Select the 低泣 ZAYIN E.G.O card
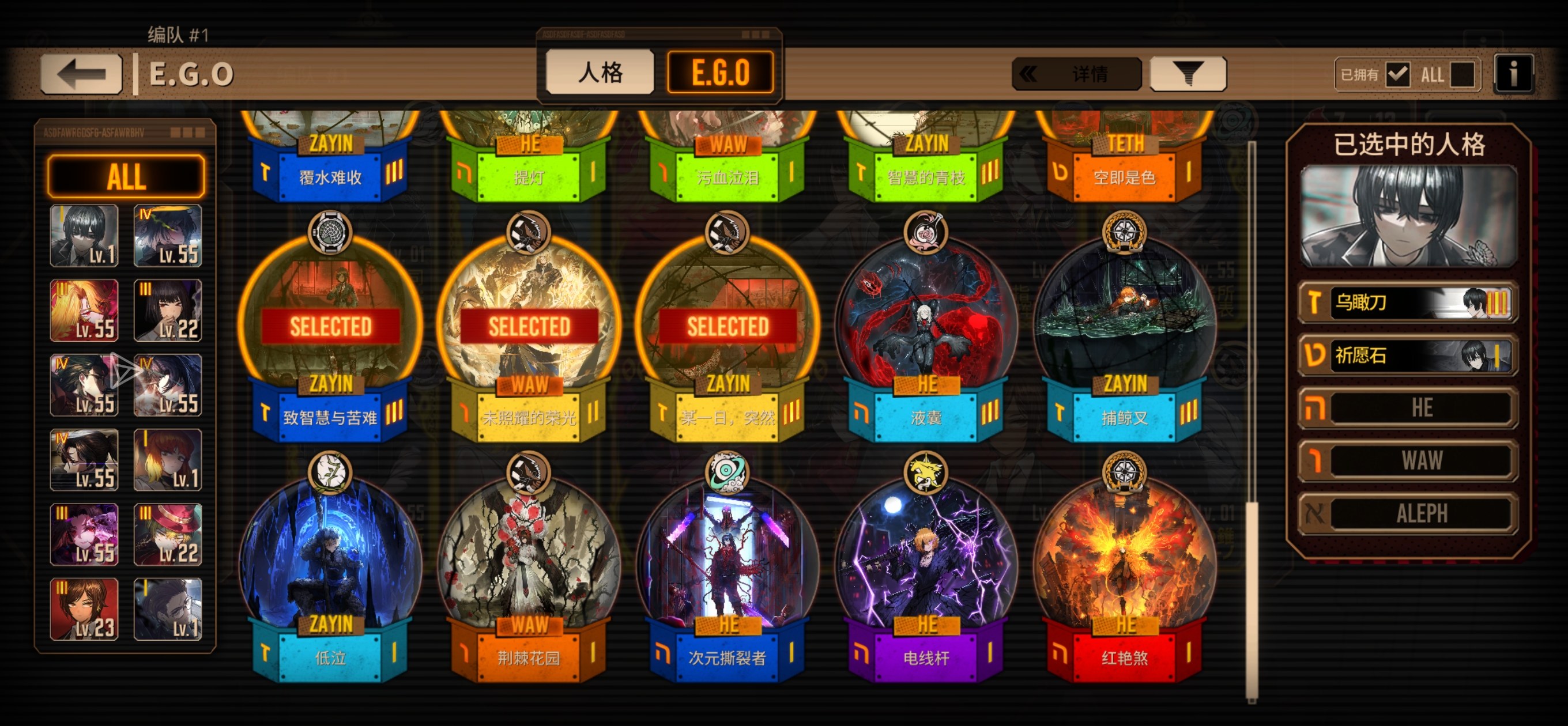Viewport: 1568px width, 726px height. (330, 569)
